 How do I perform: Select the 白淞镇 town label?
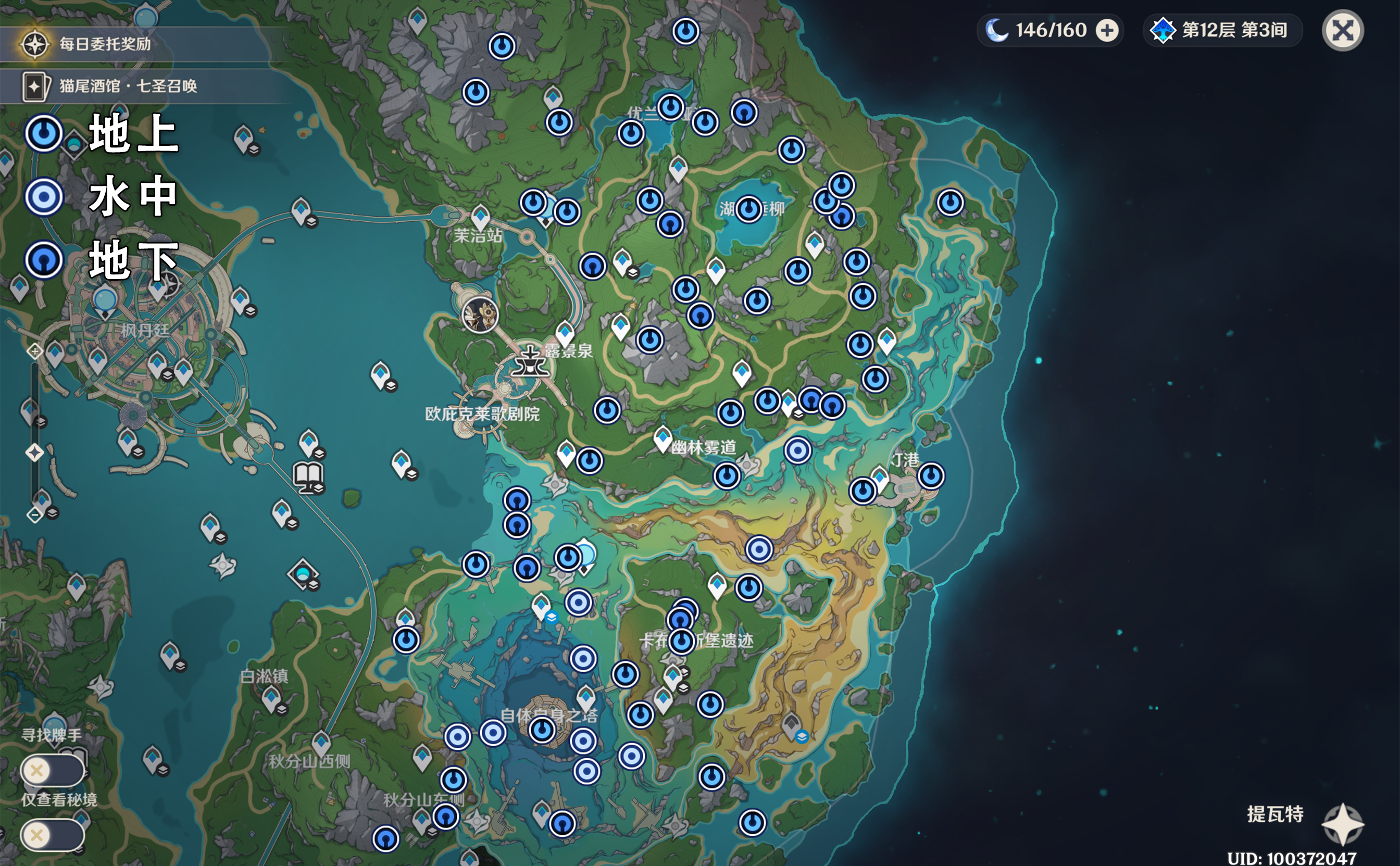tap(264, 676)
